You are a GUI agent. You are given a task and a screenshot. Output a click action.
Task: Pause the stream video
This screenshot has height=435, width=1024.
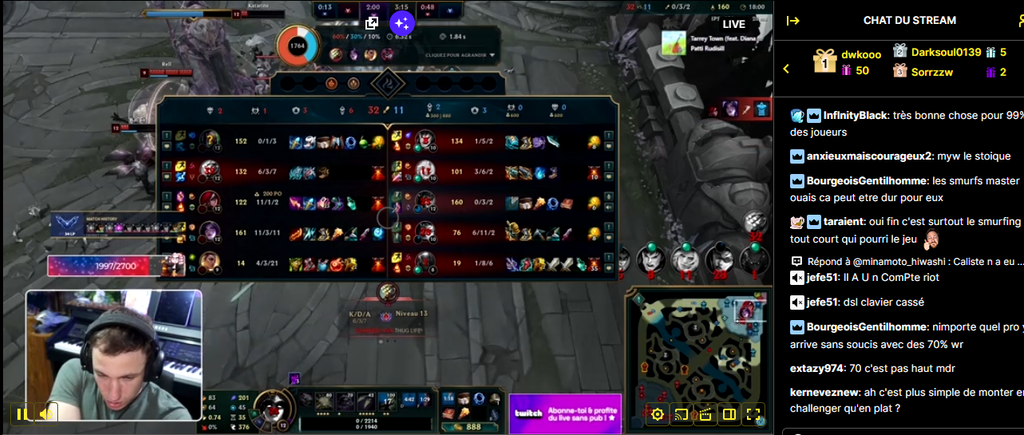coord(21,413)
